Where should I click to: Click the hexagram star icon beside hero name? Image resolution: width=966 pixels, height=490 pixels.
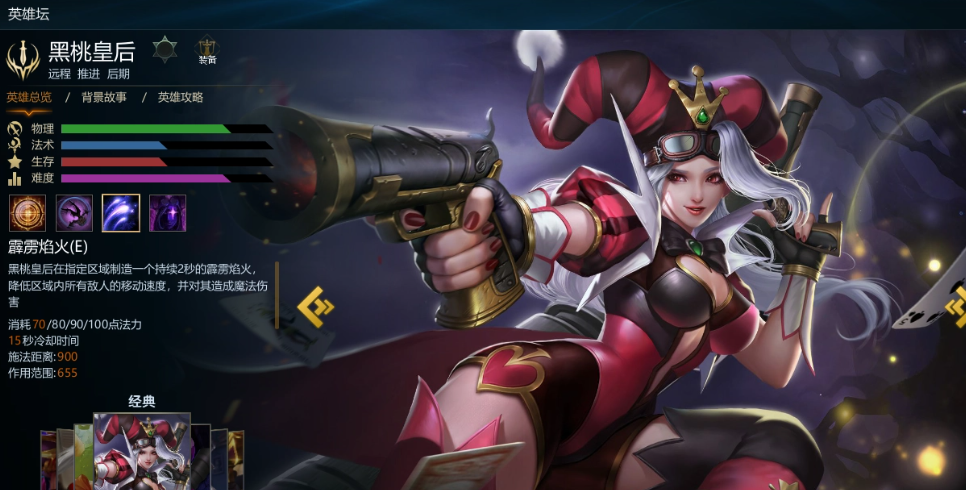click(x=164, y=48)
